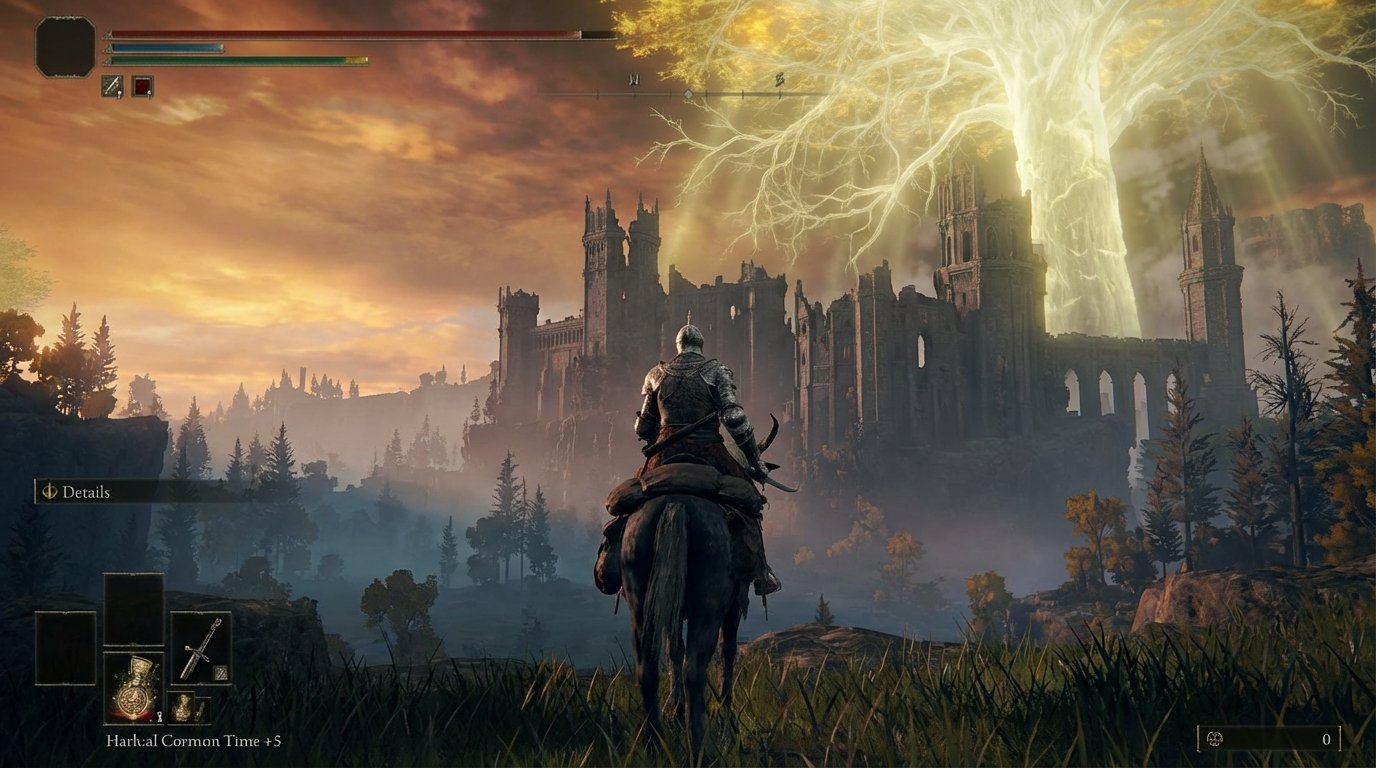Click the empty spell slot above the flask
Screen dimensions: 1376x768
tap(136, 607)
